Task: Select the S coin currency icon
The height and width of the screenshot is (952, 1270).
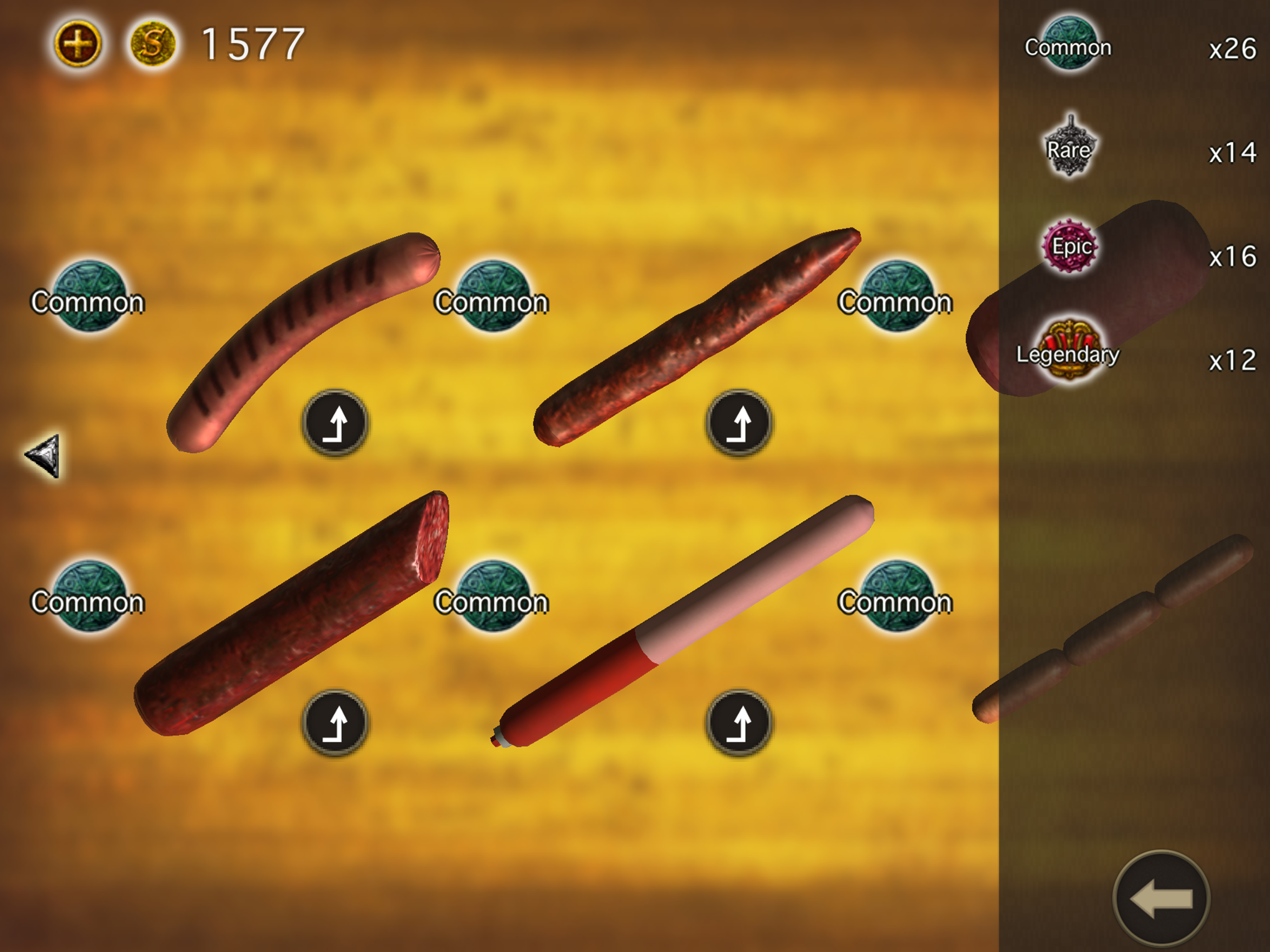Action: click(x=154, y=41)
